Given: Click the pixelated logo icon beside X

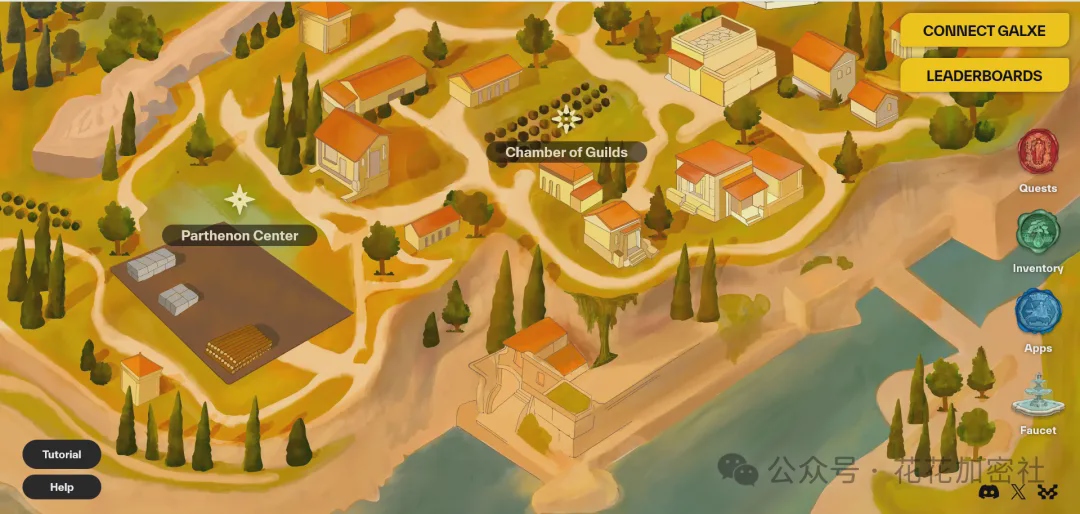Looking at the screenshot, I should (1047, 491).
